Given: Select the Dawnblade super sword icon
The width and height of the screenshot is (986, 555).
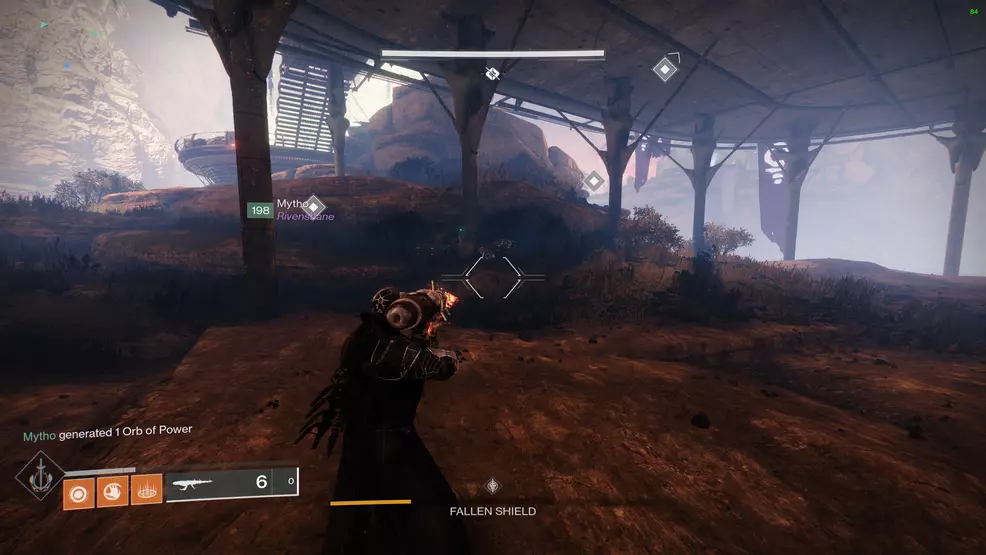Looking at the screenshot, I should tap(41, 476).
